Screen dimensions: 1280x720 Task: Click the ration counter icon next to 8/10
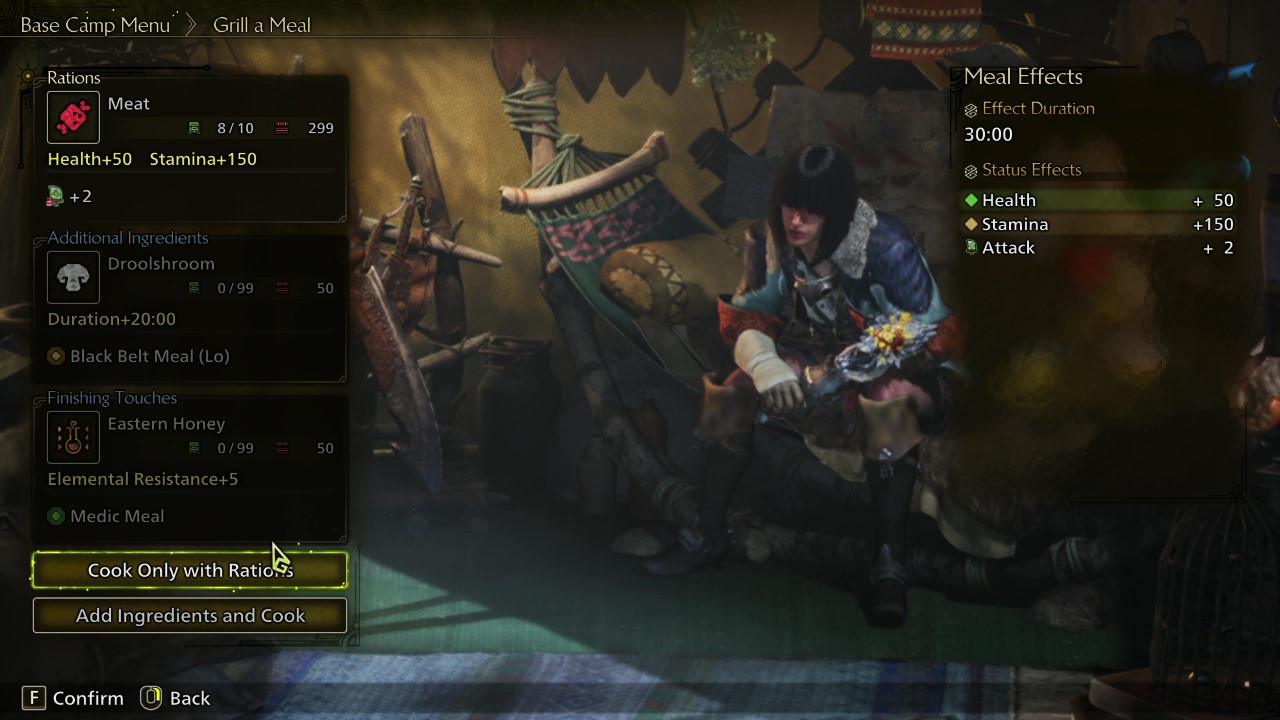[195, 127]
